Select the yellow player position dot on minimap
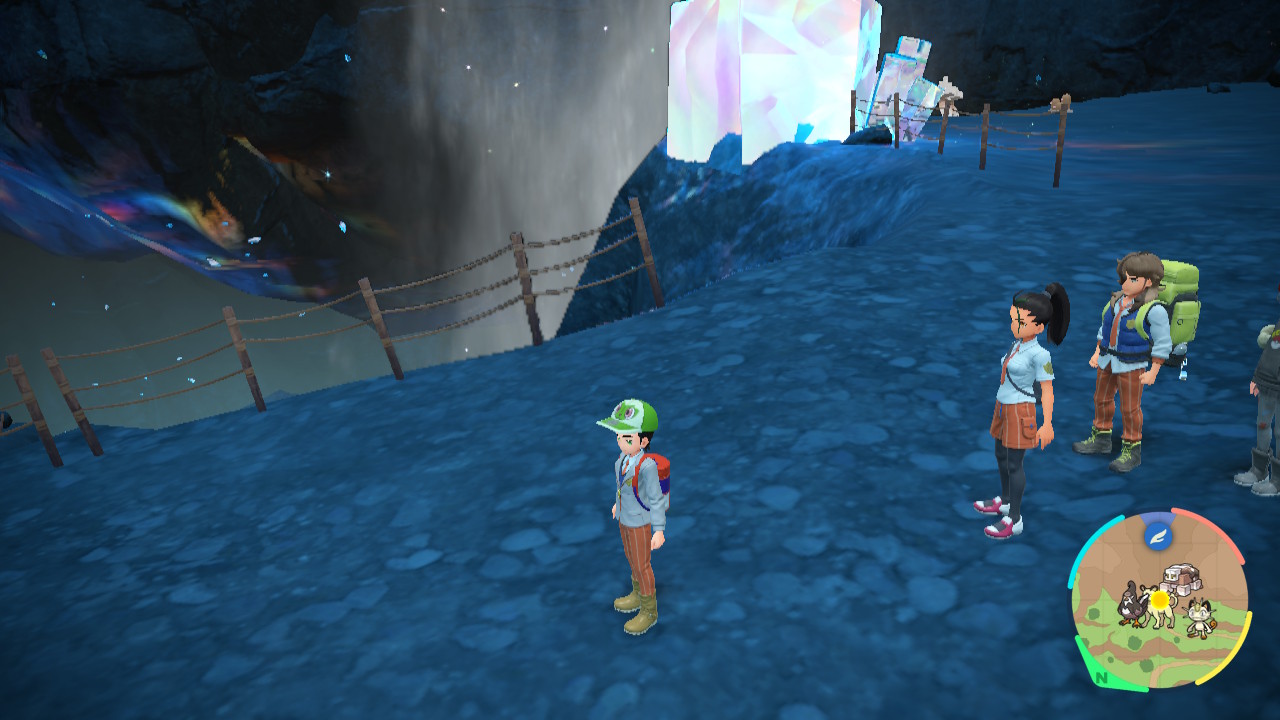The image size is (1280, 720). pyautogui.click(x=1159, y=600)
